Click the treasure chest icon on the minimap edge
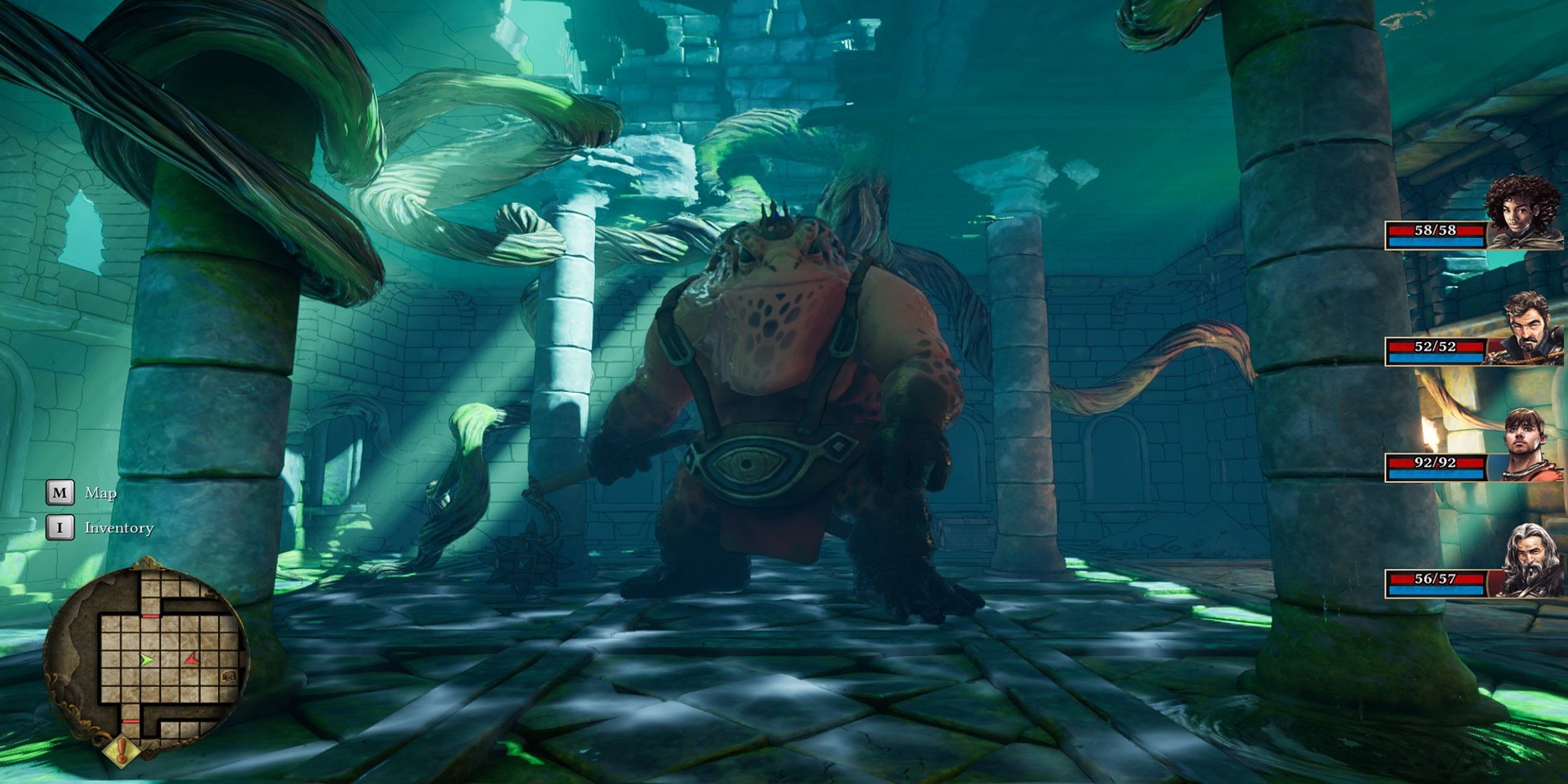Image resolution: width=1568 pixels, height=784 pixels. (x=228, y=675)
